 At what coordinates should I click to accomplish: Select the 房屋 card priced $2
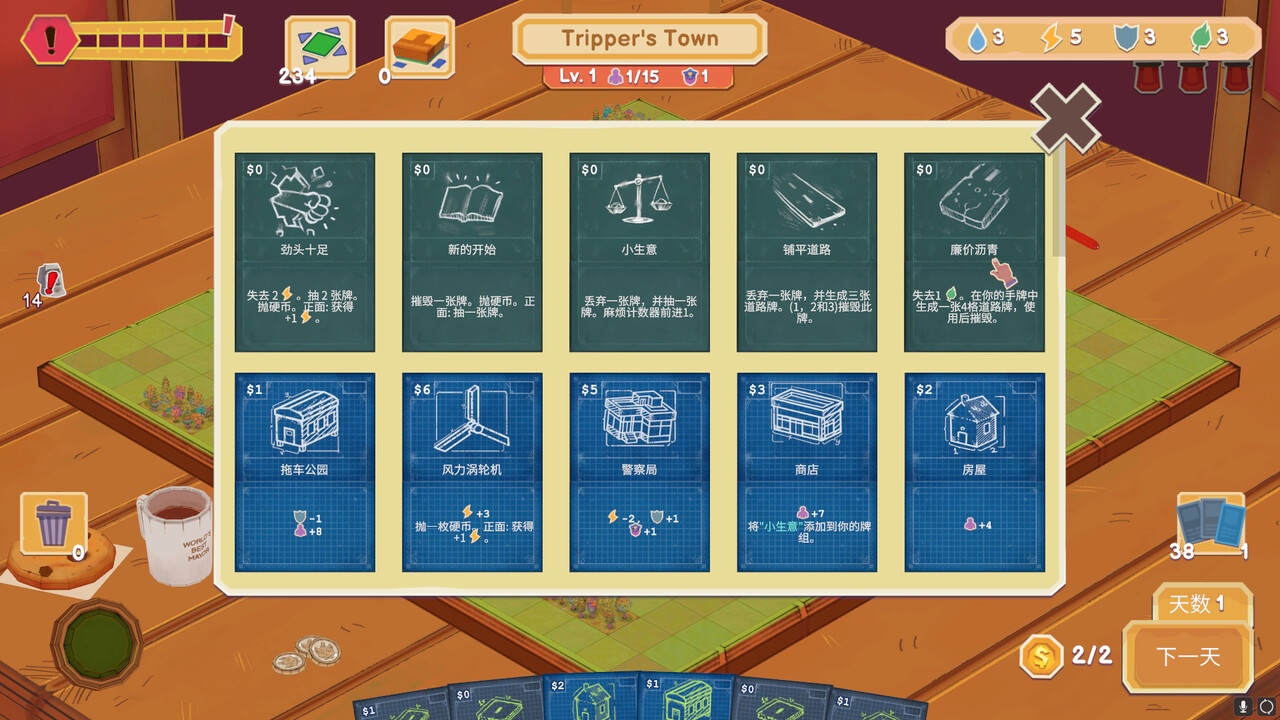pos(975,470)
